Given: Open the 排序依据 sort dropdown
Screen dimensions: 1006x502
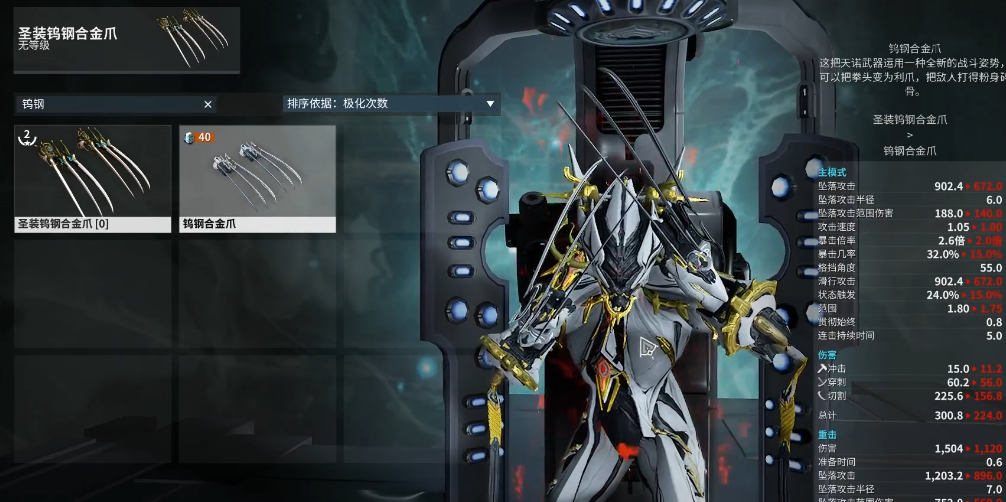Looking at the screenshot, I should click(391, 103).
